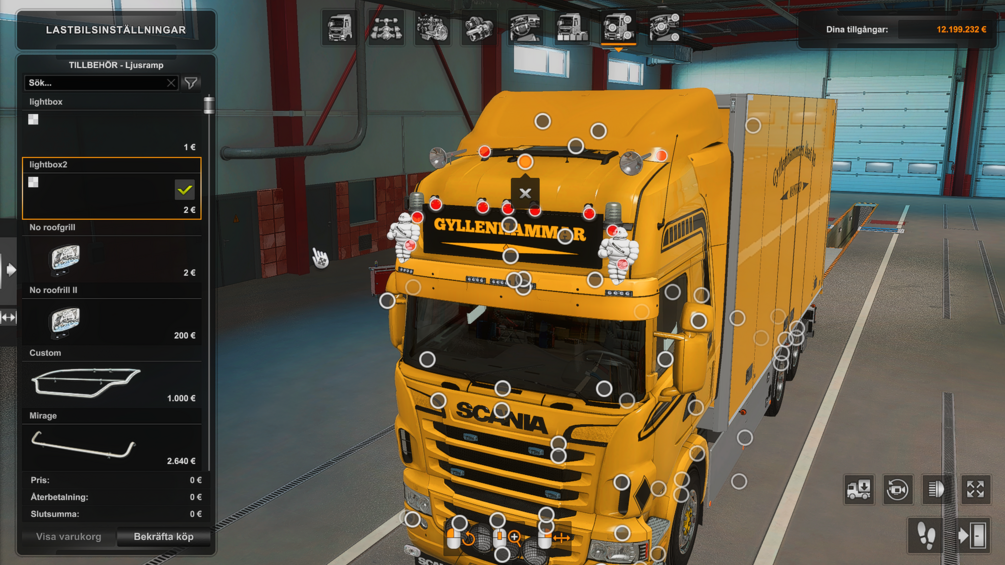Confirm purchase with Bekräfta köp

pyautogui.click(x=164, y=537)
